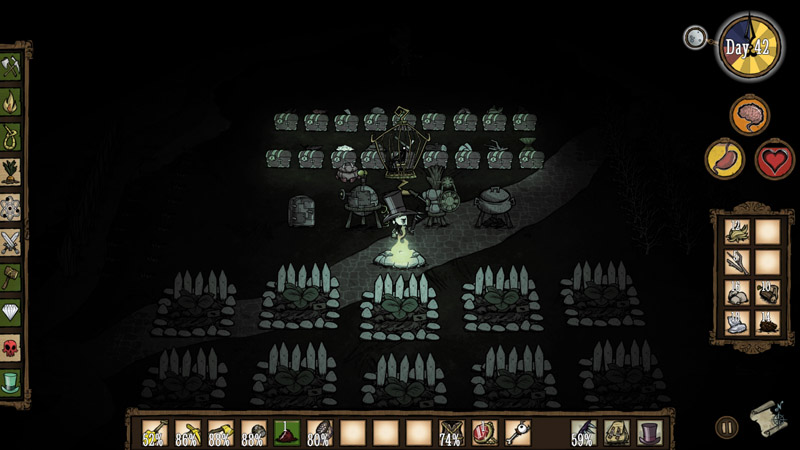Open the Science crafting tab

click(x=11, y=207)
